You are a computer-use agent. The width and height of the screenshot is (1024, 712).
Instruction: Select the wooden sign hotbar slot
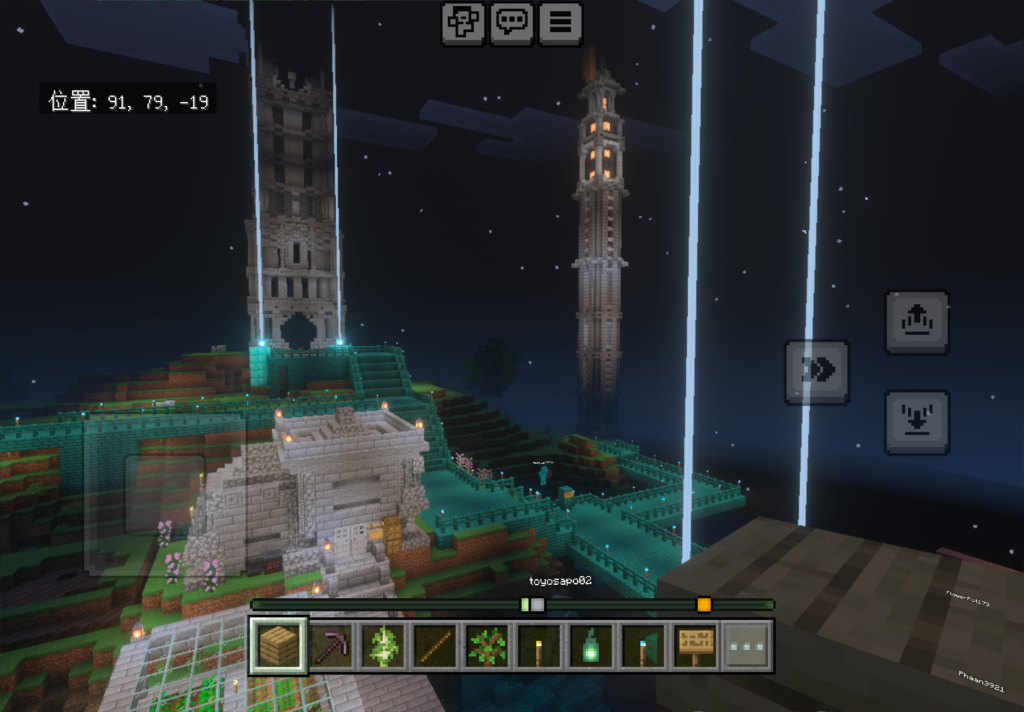coord(695,646)
